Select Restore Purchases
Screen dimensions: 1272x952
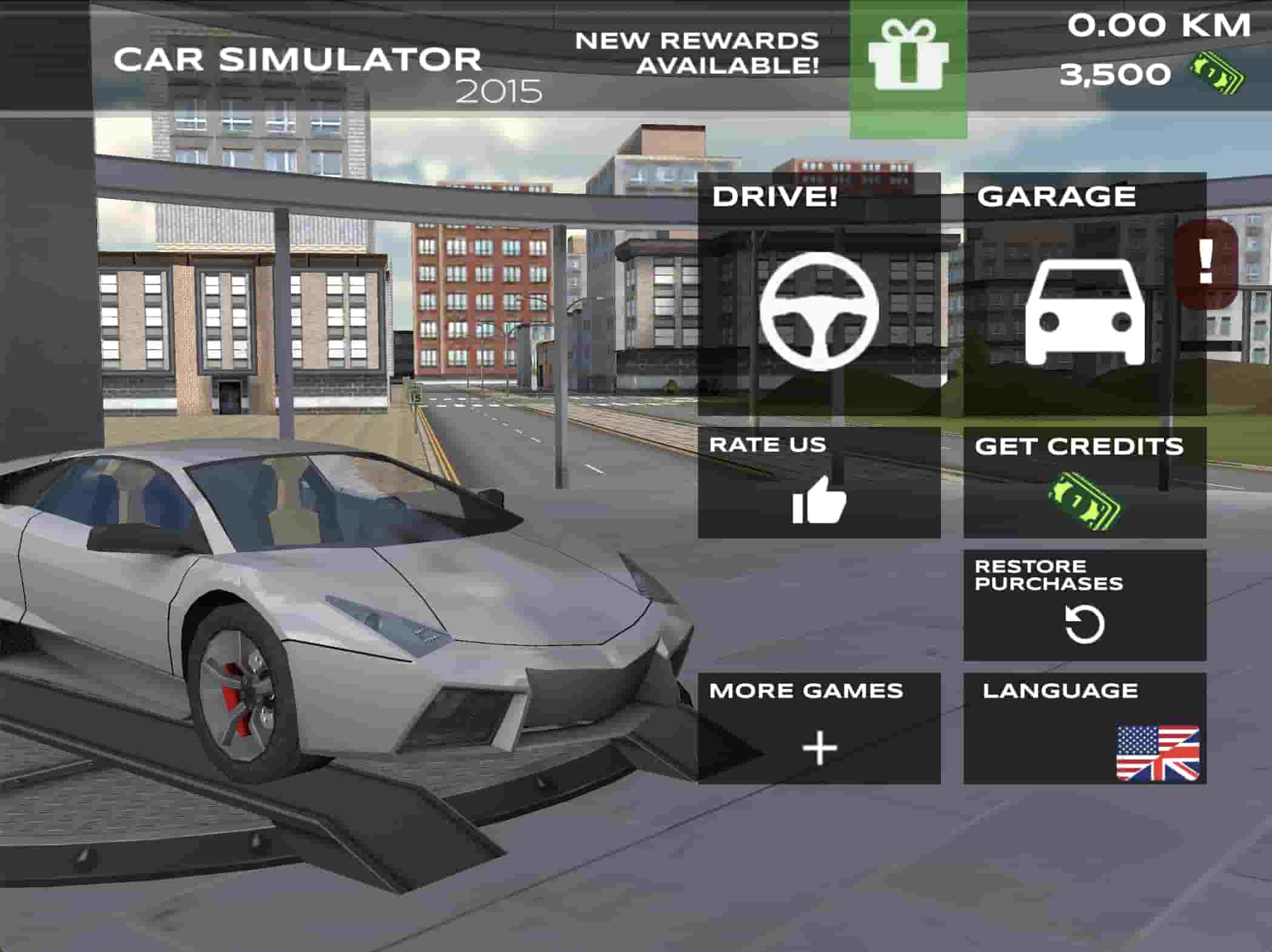click(x=1084, y=605)
